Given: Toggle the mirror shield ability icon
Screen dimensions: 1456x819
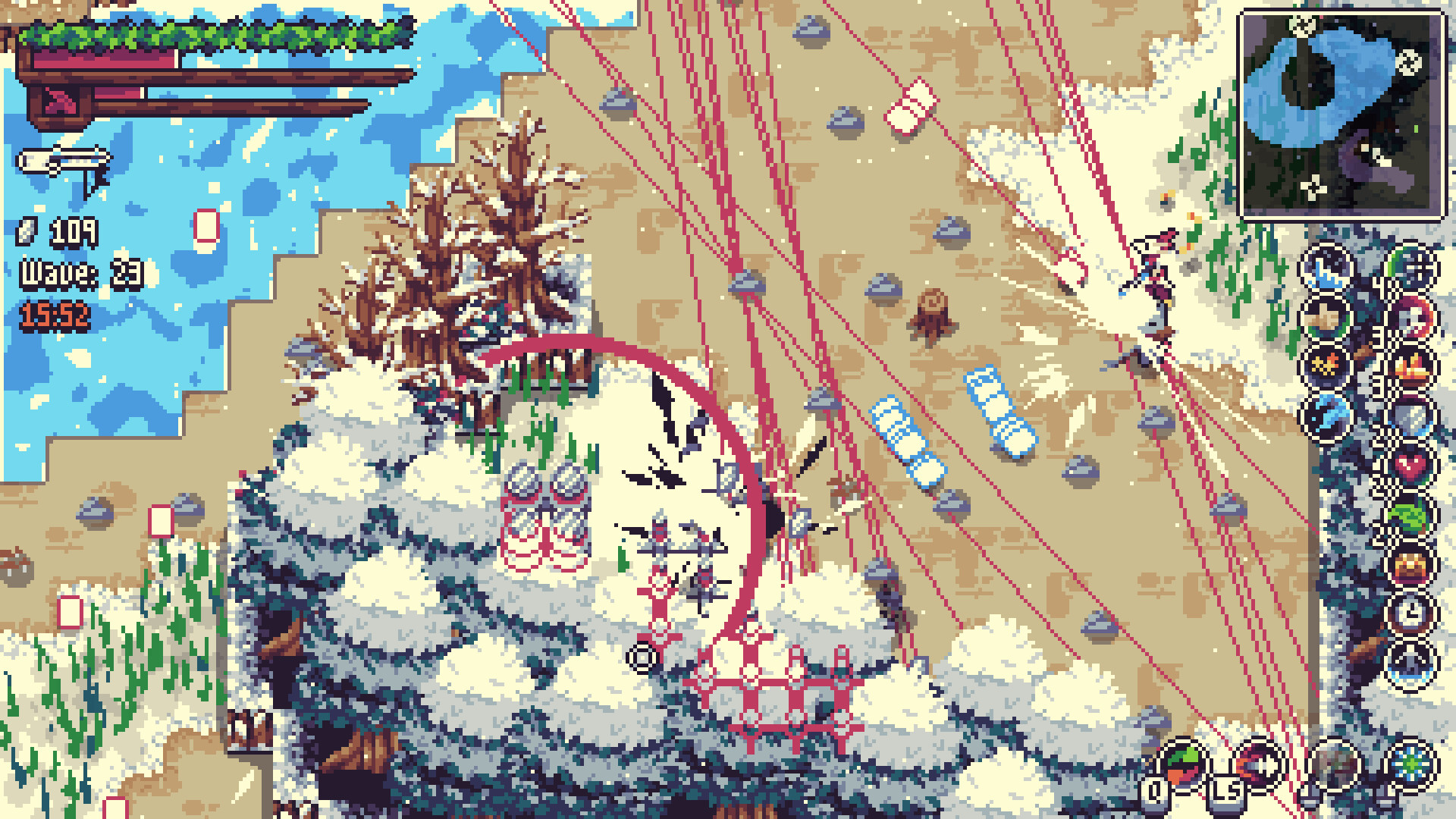Looking at the screenshot, I should pos(1409,417).
